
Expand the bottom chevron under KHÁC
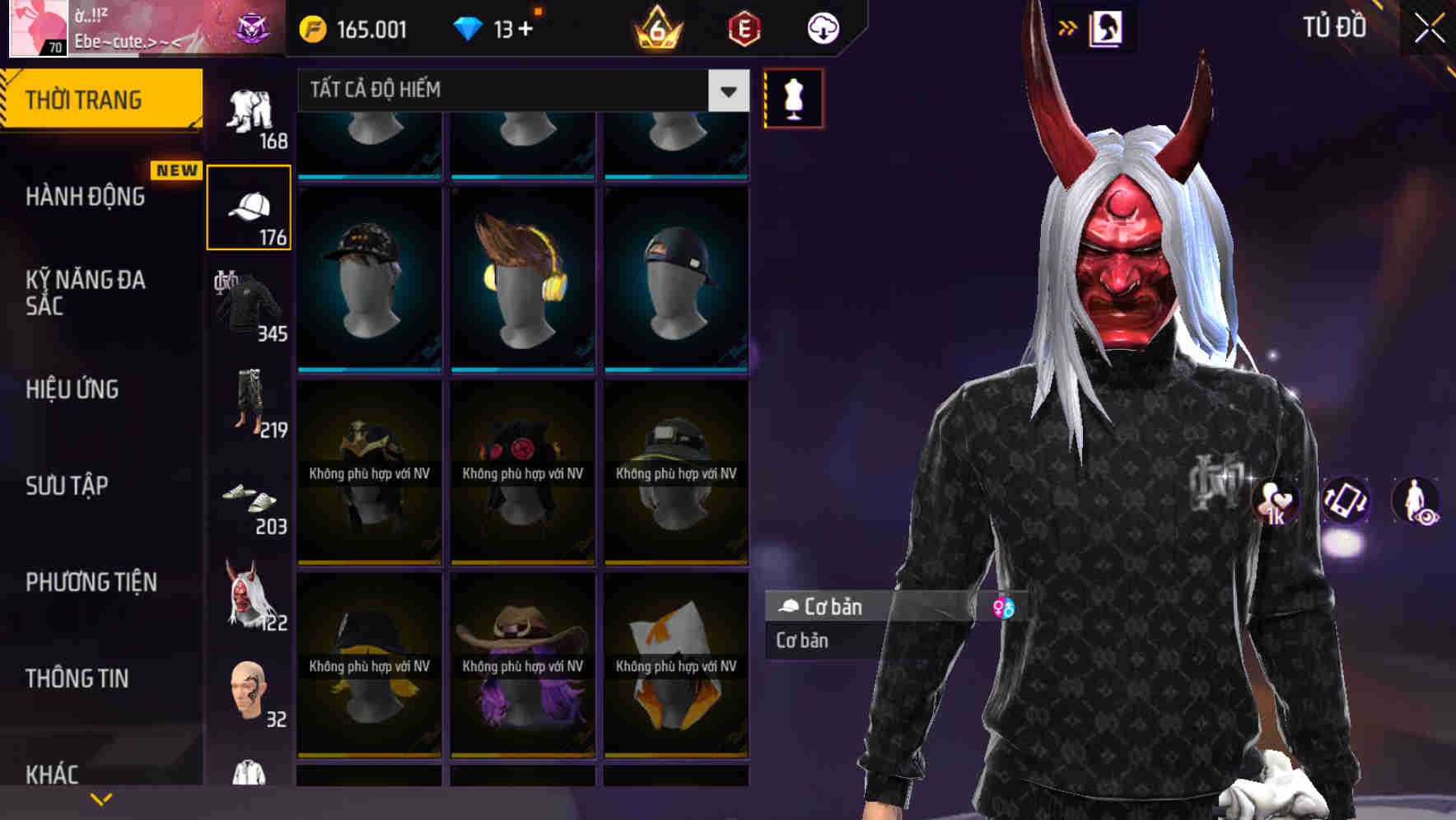[x=101, y=797]
